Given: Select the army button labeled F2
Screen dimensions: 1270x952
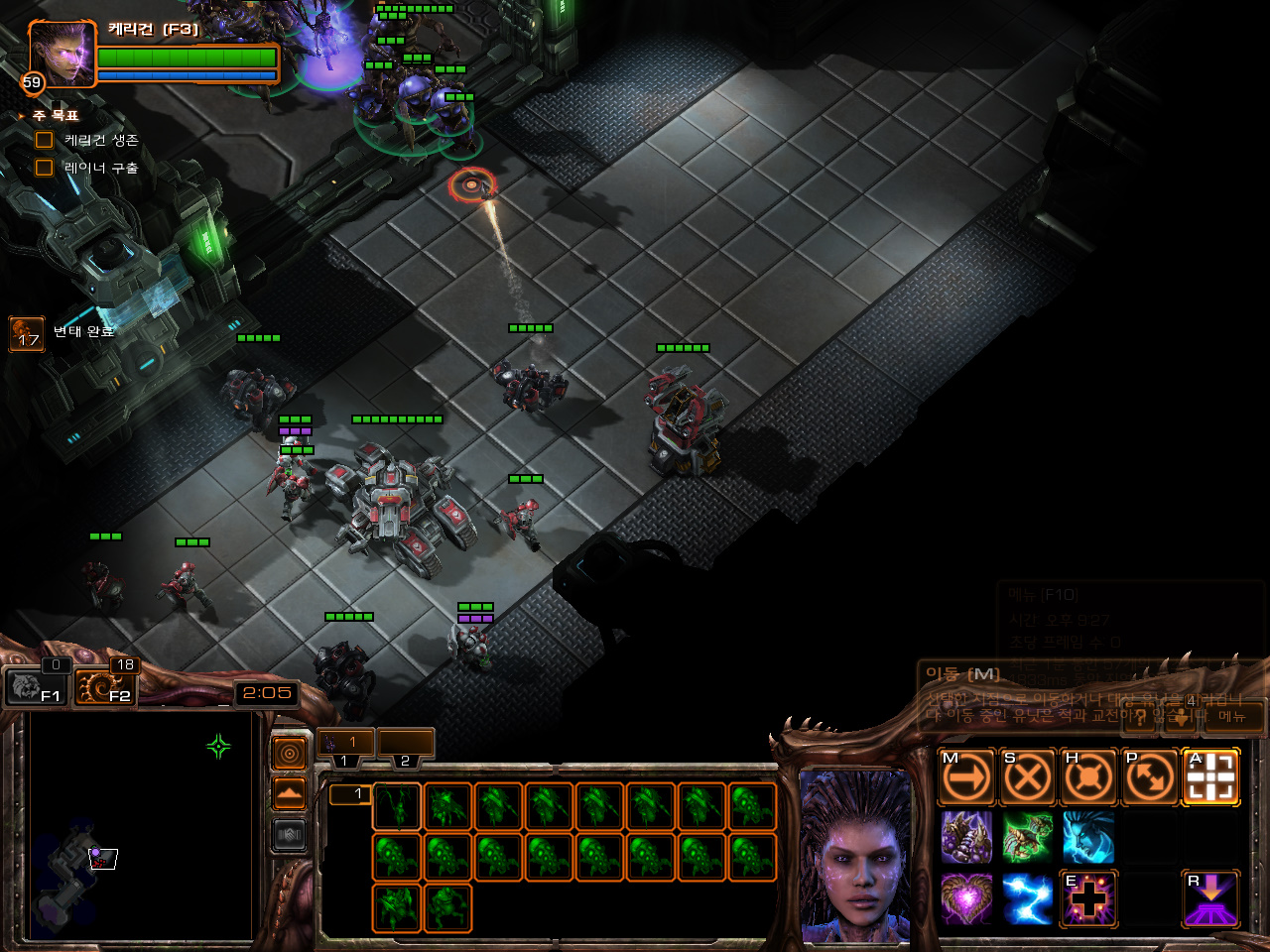Looking at the screenshot, I should pos(105,686).
